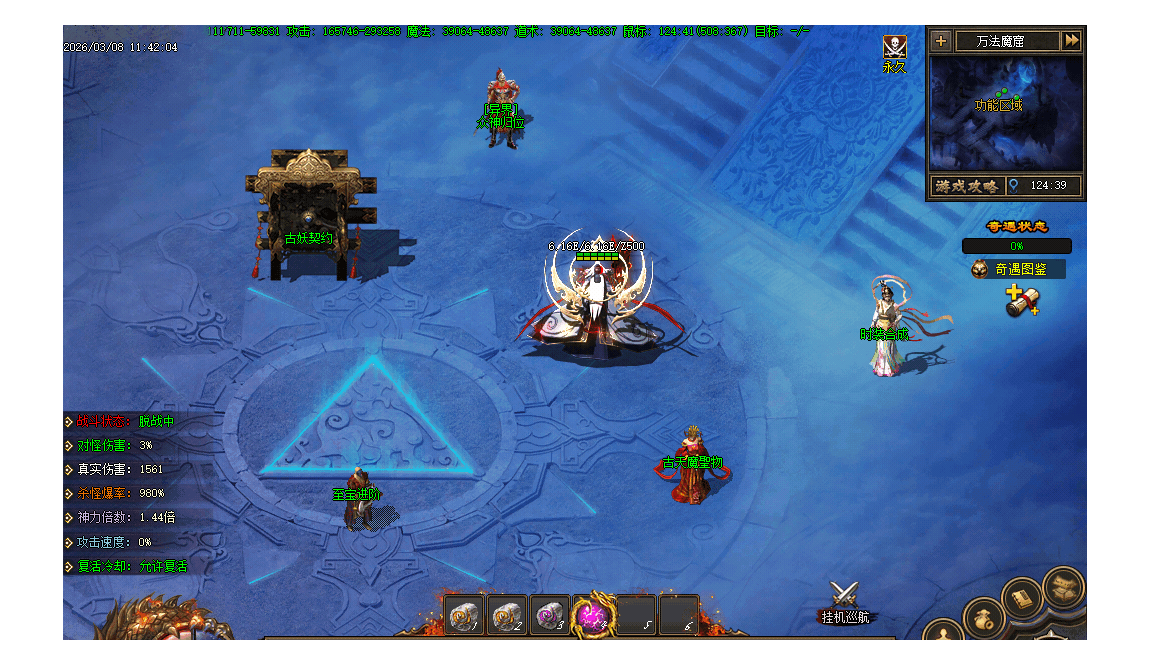Activate the purple lightning orb in slot 4
1150x664 pixels.
click(592, 615)
